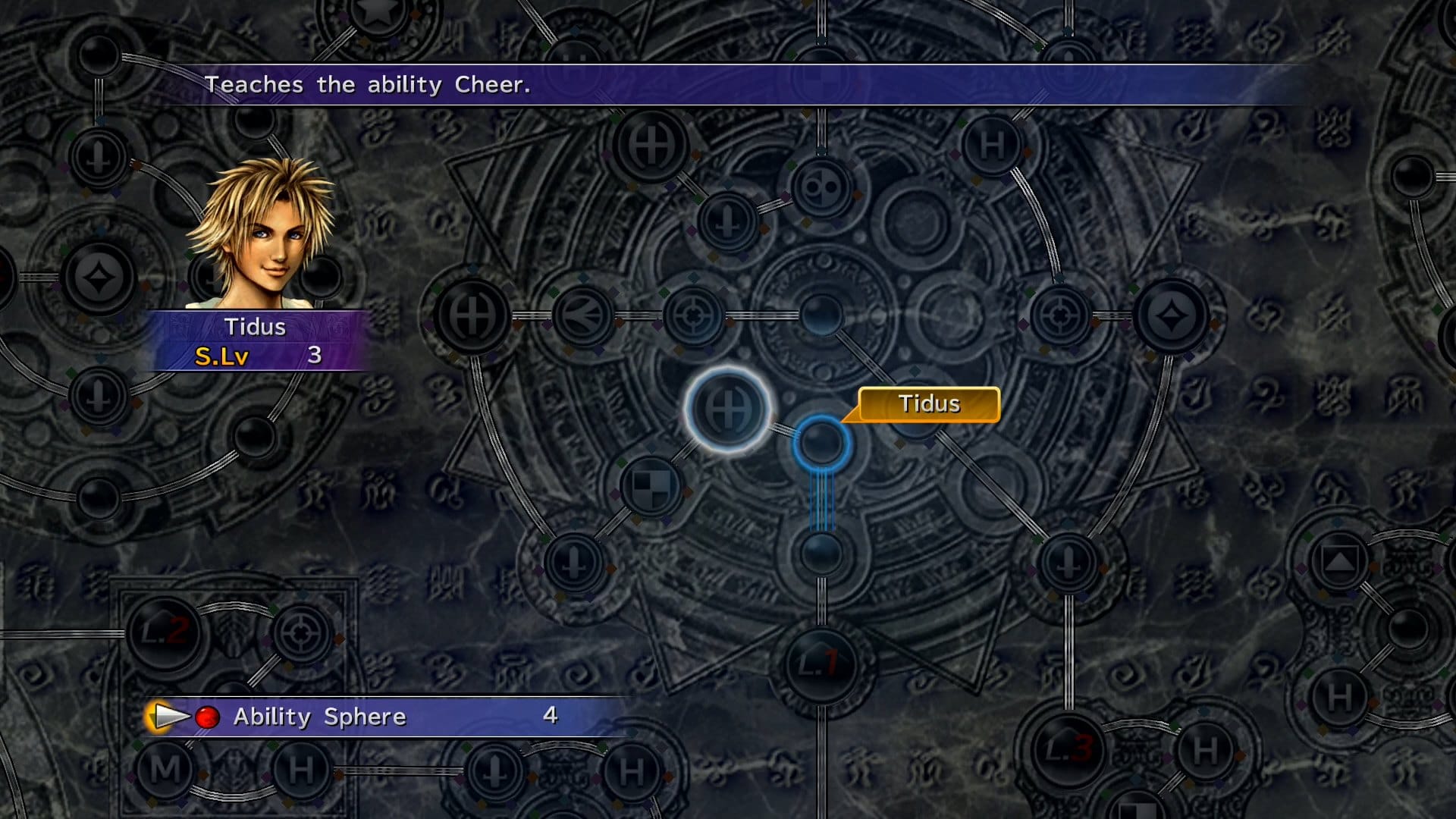1456x819 pixels.
Task: Select Tidus's blue-ringed current node
Action: point(821,443)
